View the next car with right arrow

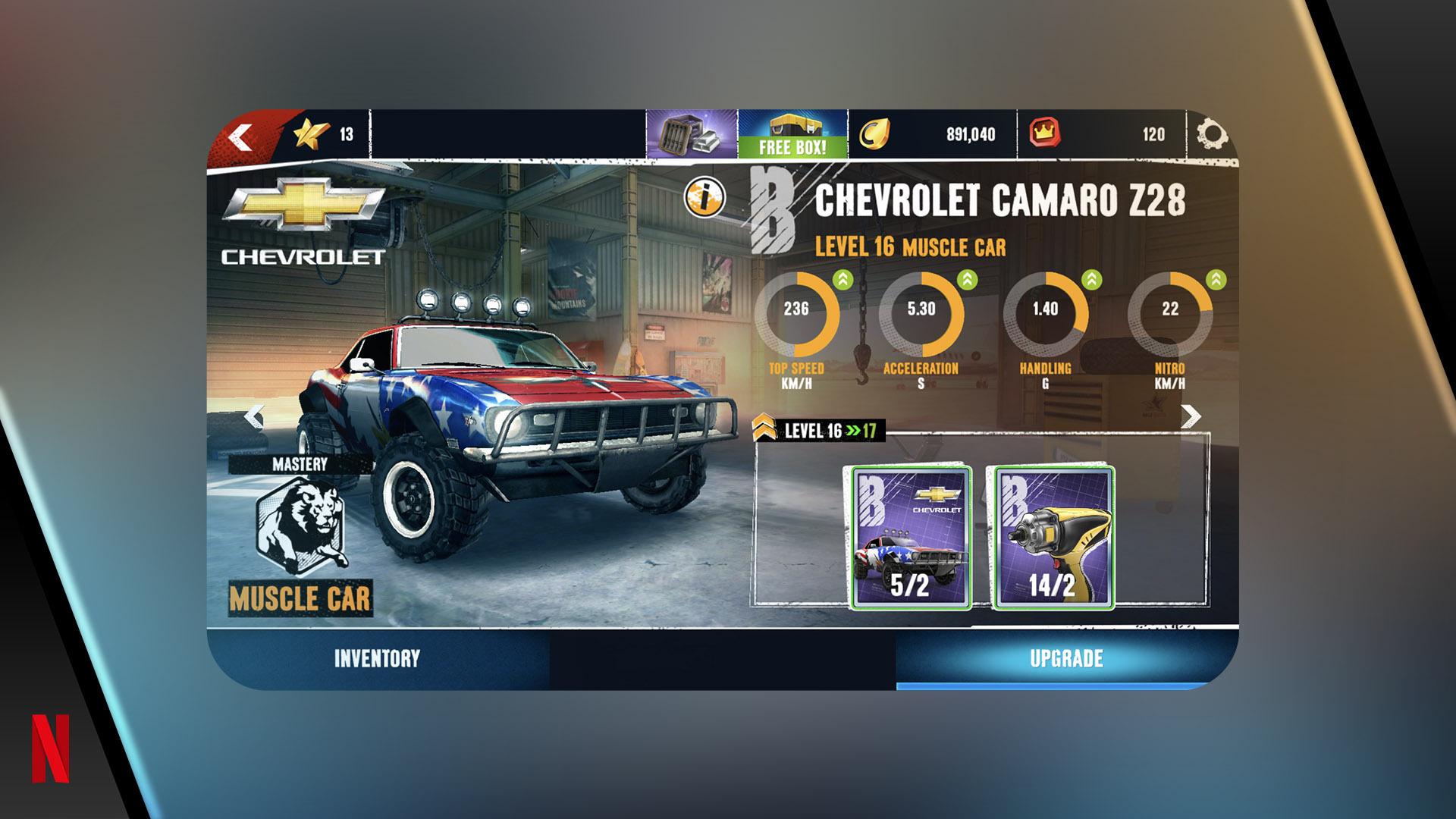(1191, 416)
